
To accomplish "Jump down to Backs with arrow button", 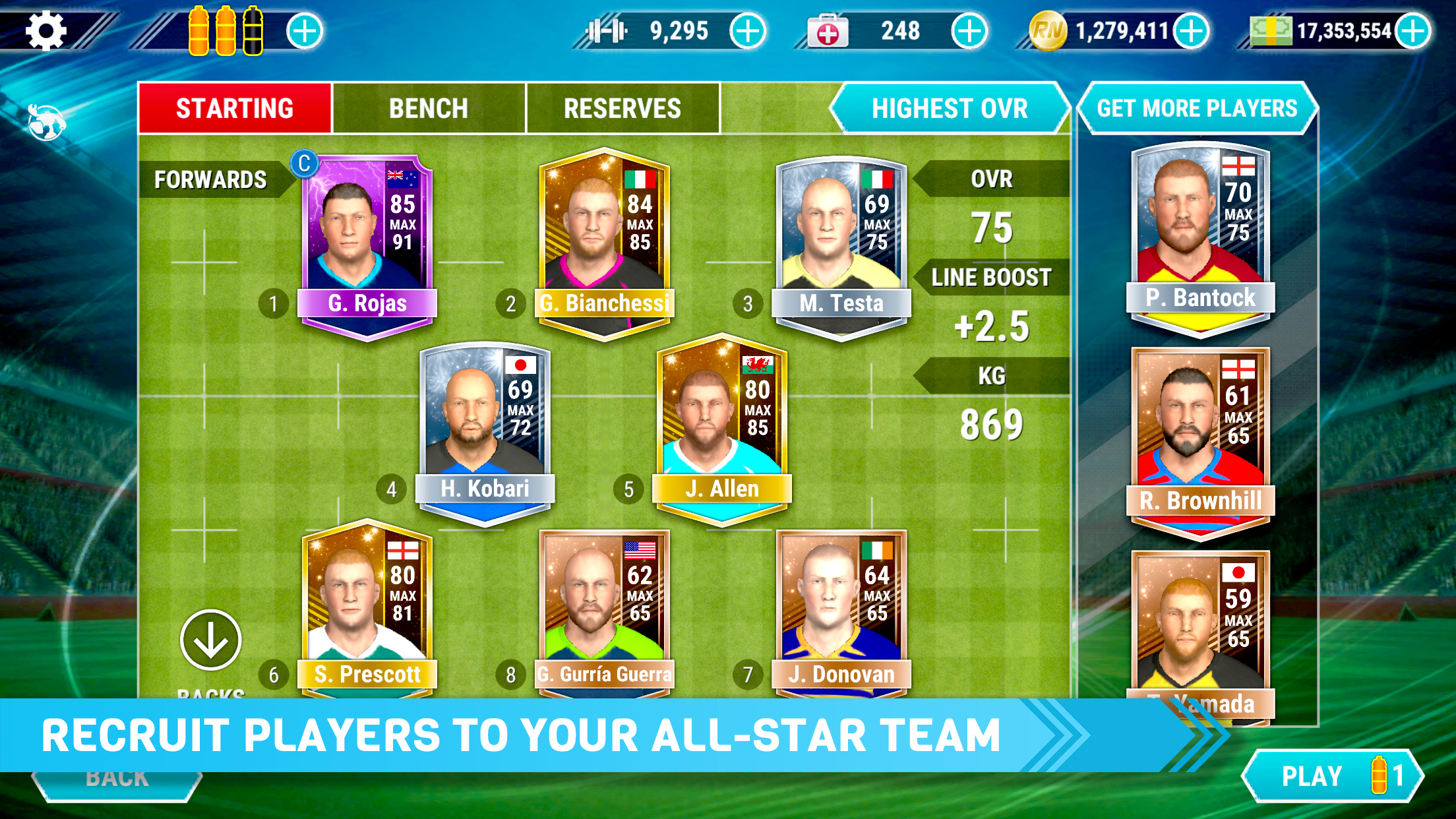I will pyautogui.click(x=210, y=640).
